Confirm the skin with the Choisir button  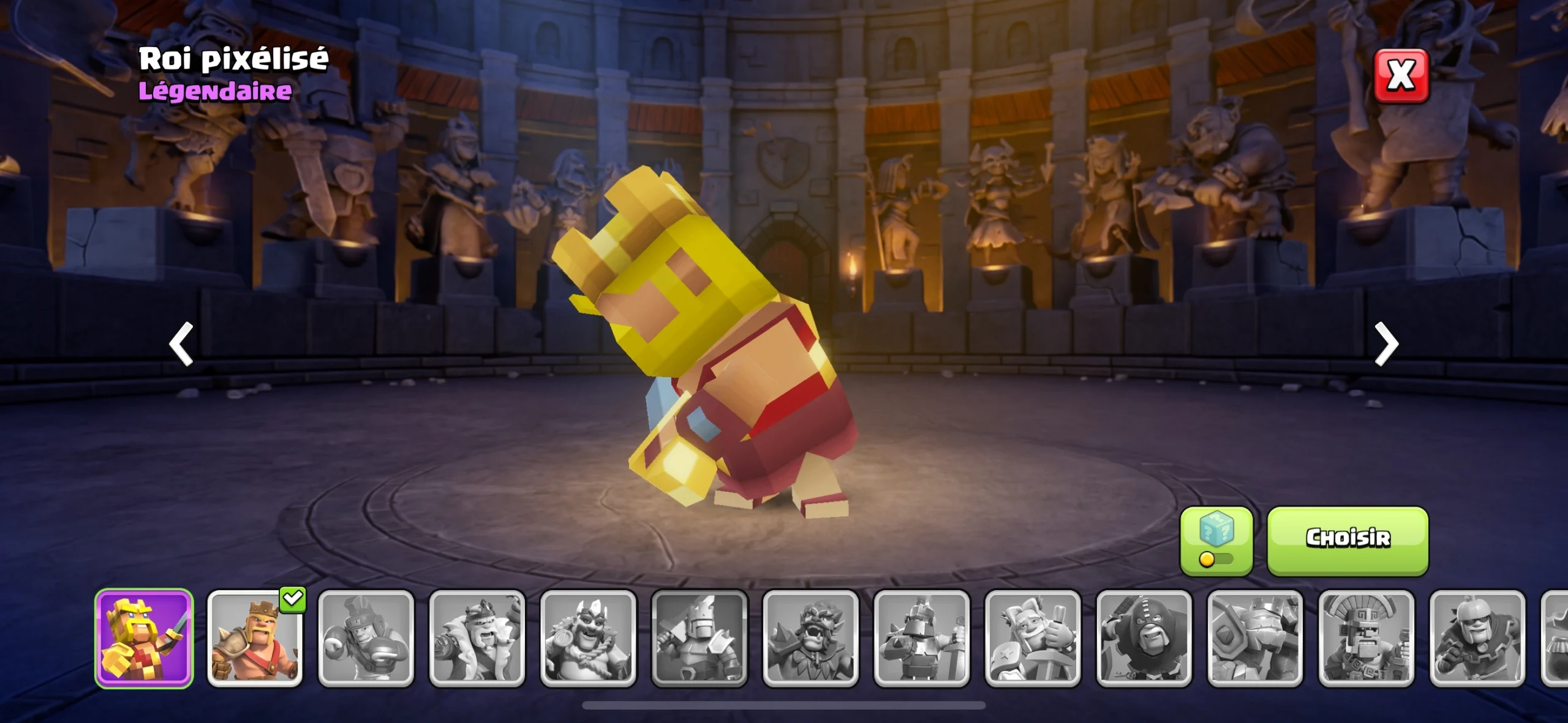[1347, 539]
